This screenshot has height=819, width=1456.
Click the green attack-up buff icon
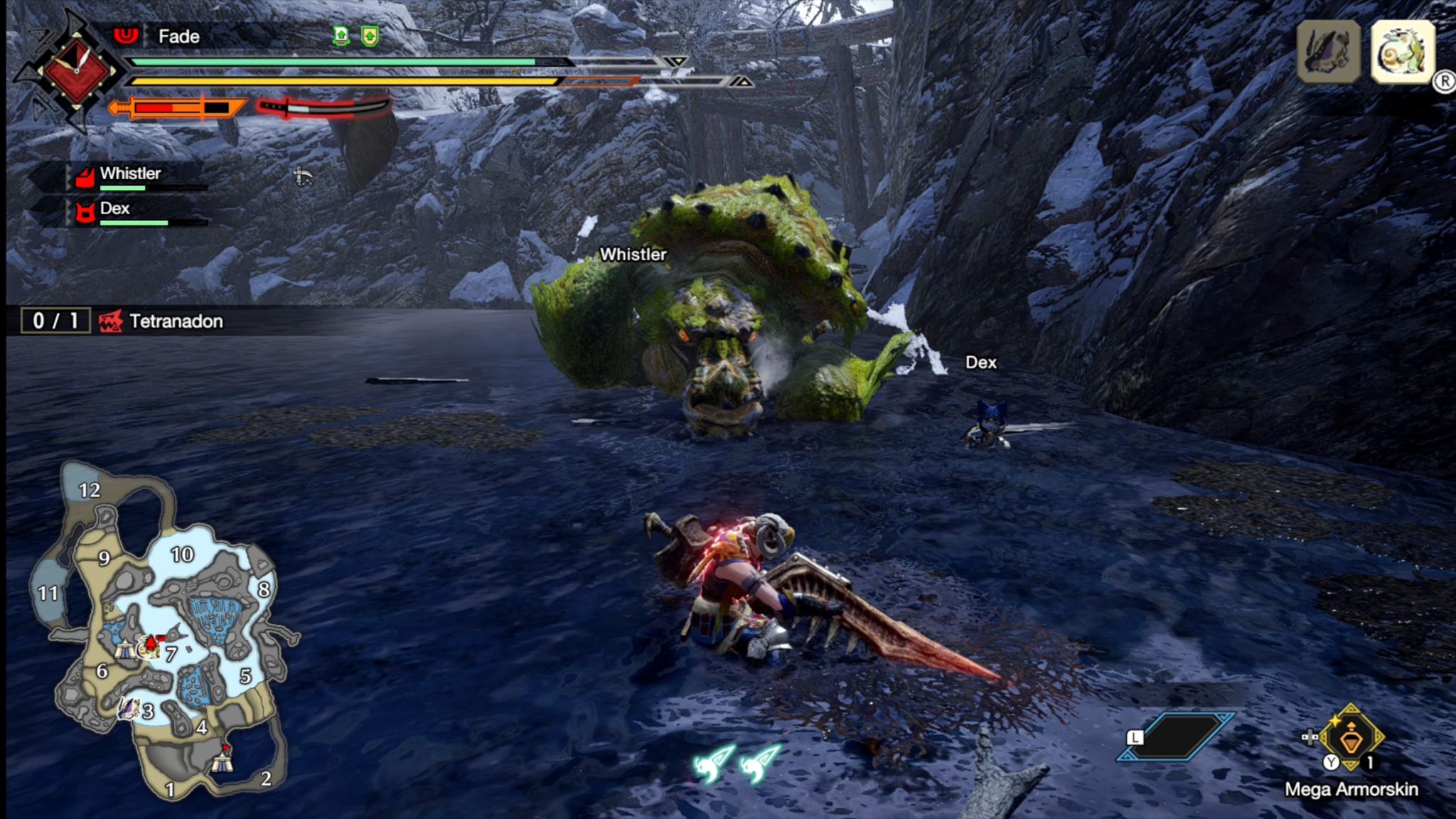[x=341, y=36]
